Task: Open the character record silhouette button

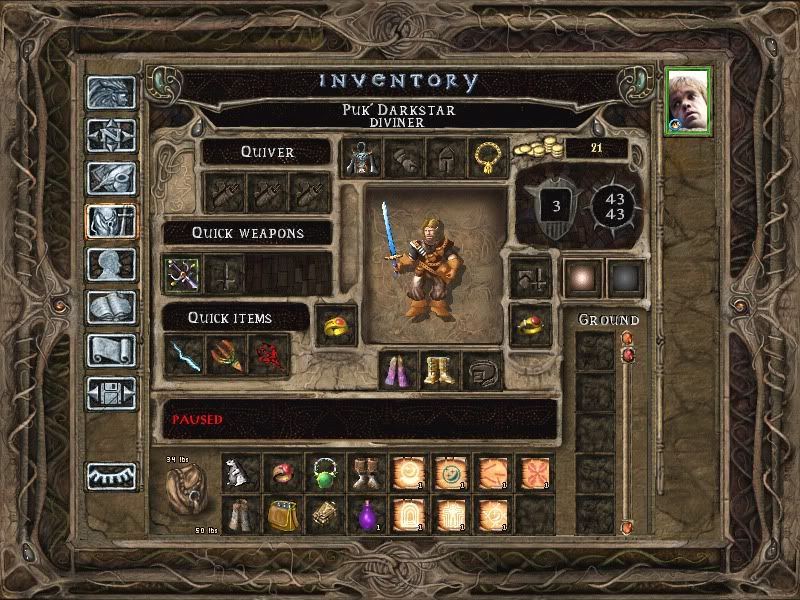Action: [110, 265]
